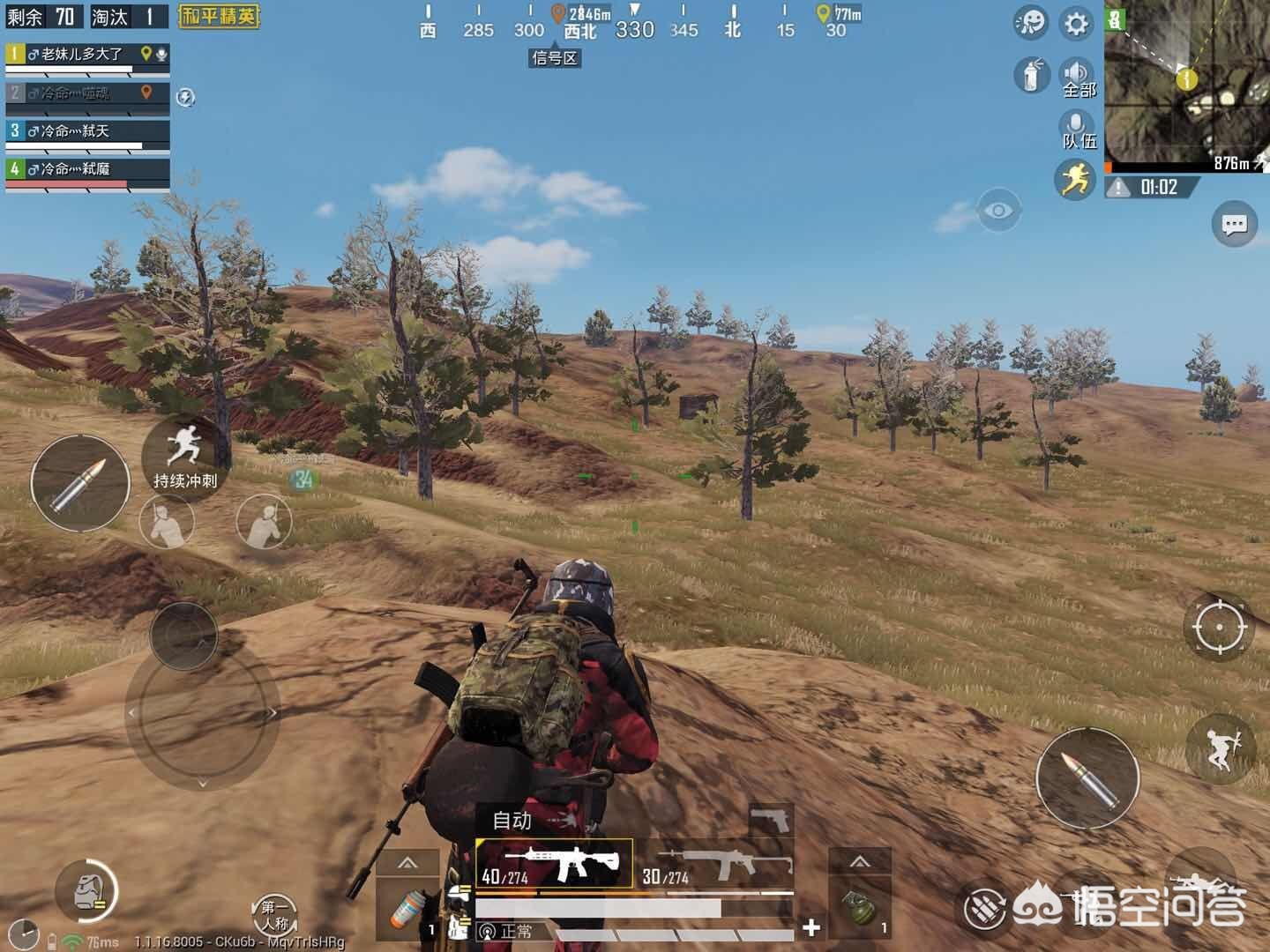This screenshot has height=952, width=1270.
Task: Open the settings gear icon
Action: coord(1077,24)
